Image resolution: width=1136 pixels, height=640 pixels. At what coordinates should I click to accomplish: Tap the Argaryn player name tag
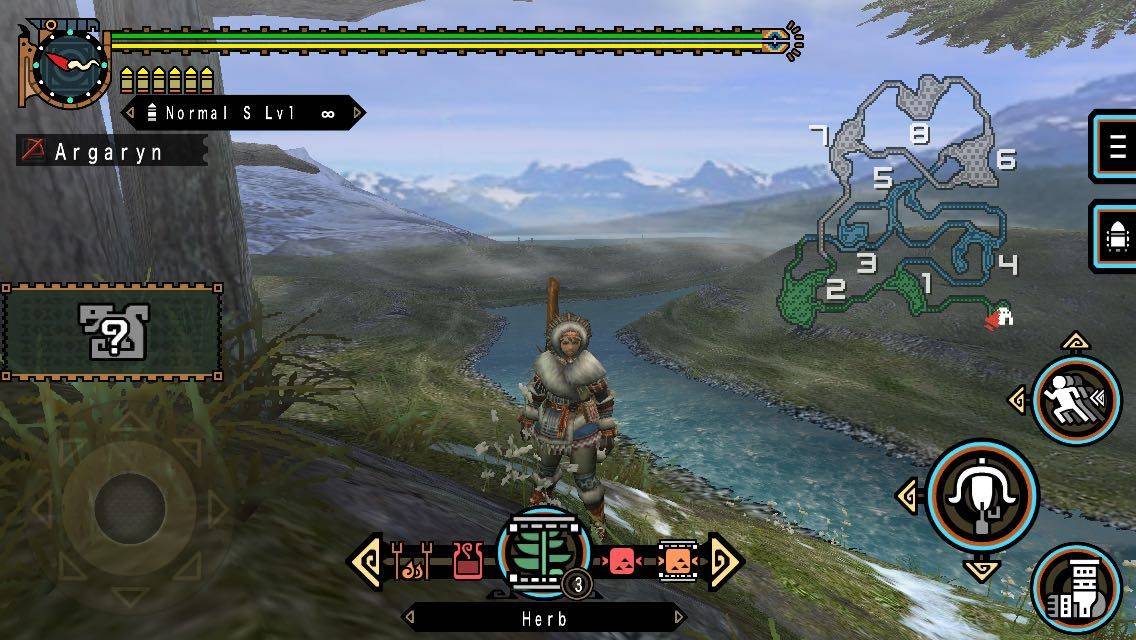pyautogui.click(x=111, y=152)
